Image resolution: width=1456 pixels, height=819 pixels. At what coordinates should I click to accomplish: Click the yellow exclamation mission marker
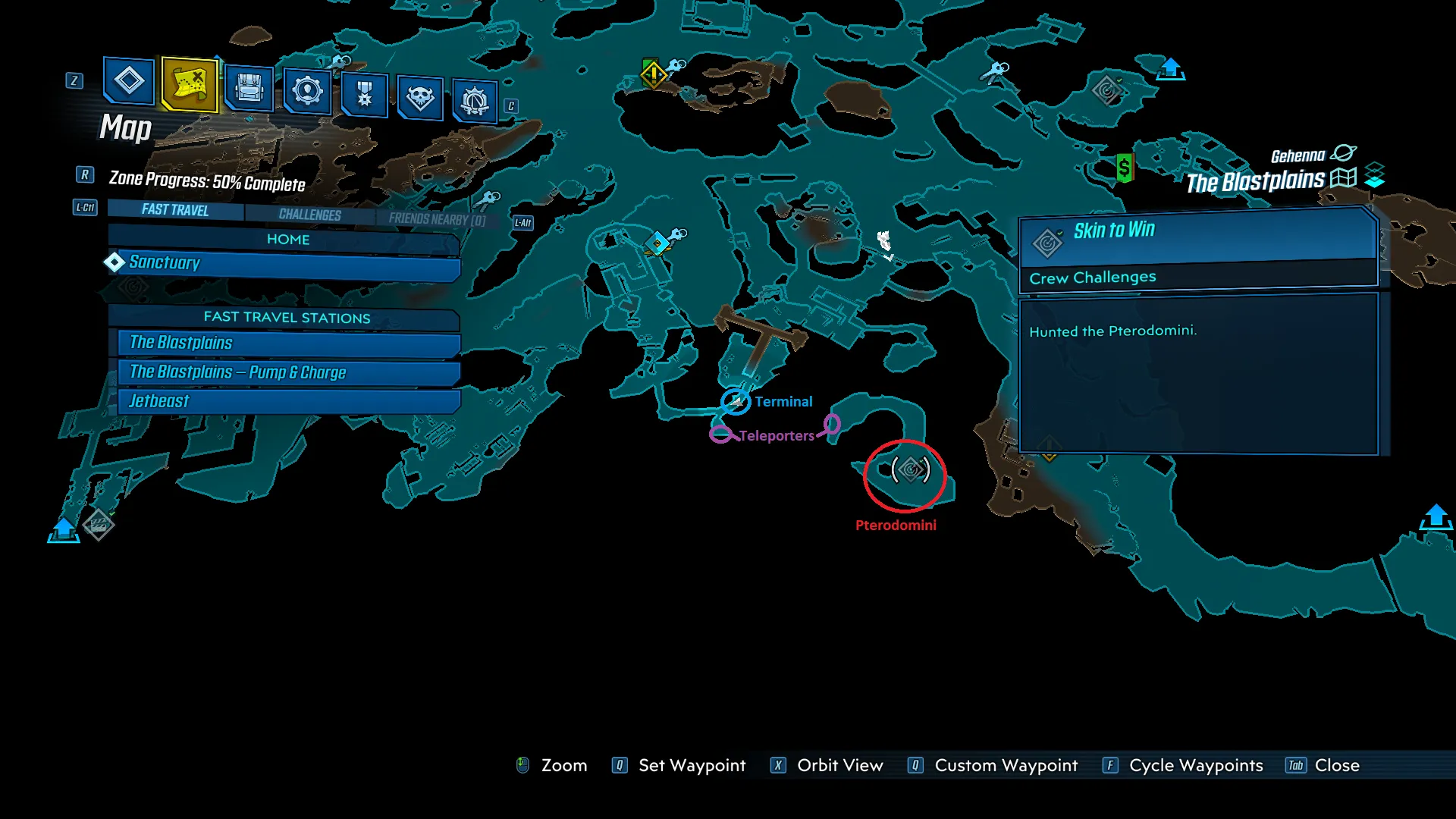click(653, 74)
